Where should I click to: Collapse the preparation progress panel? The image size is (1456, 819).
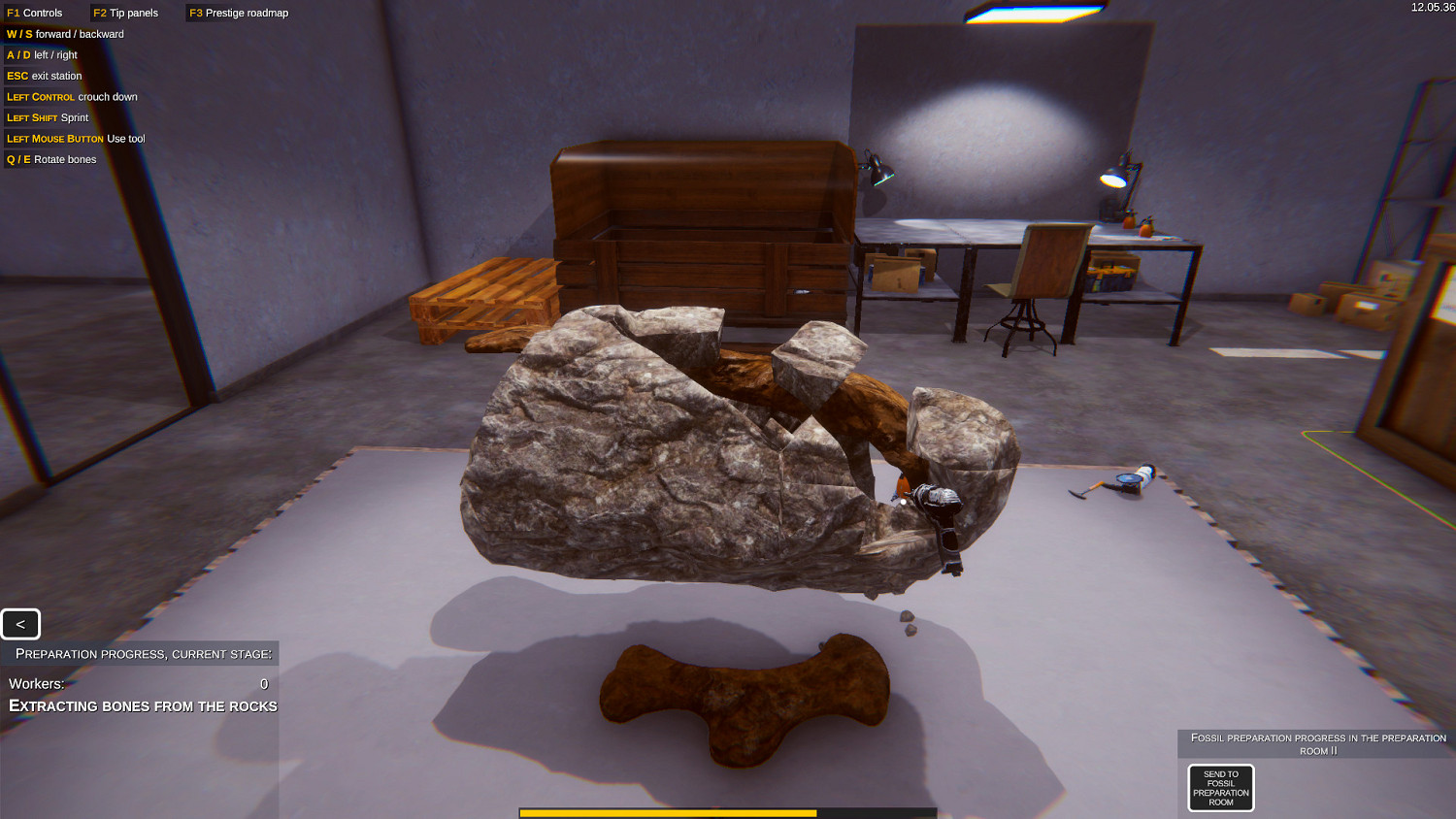[x=20, y=624]
